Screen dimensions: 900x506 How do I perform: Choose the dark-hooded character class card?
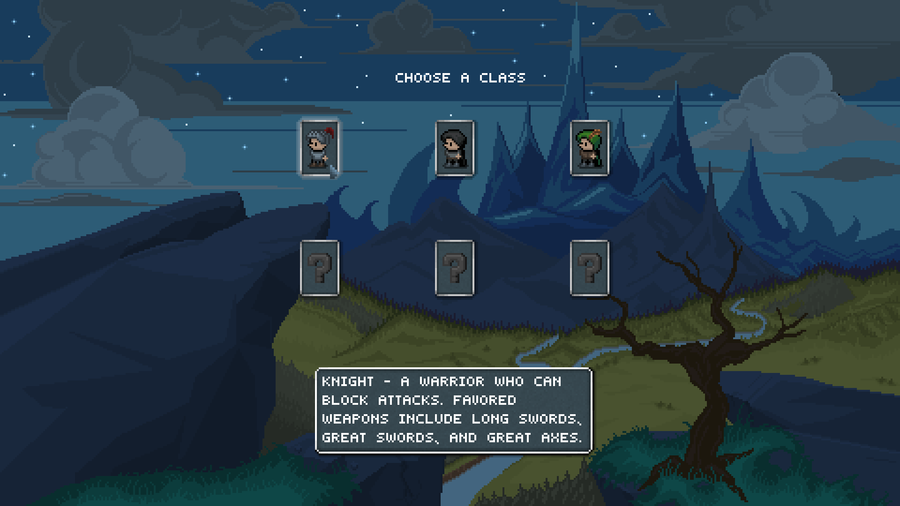pos(454,148)
